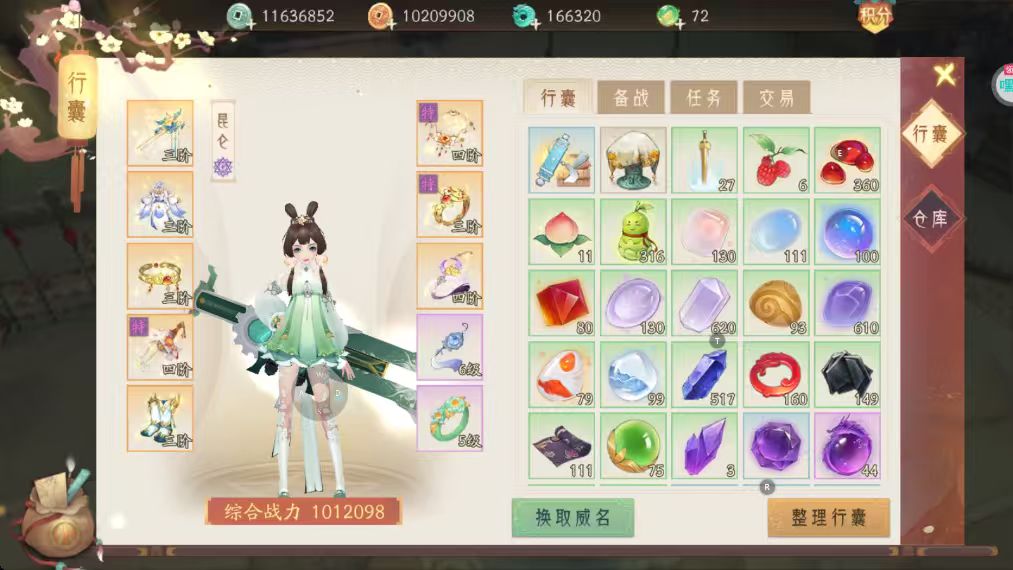Pick the green gourd creature item
This screenshot has width=1013, height=570.
point(632,231)
